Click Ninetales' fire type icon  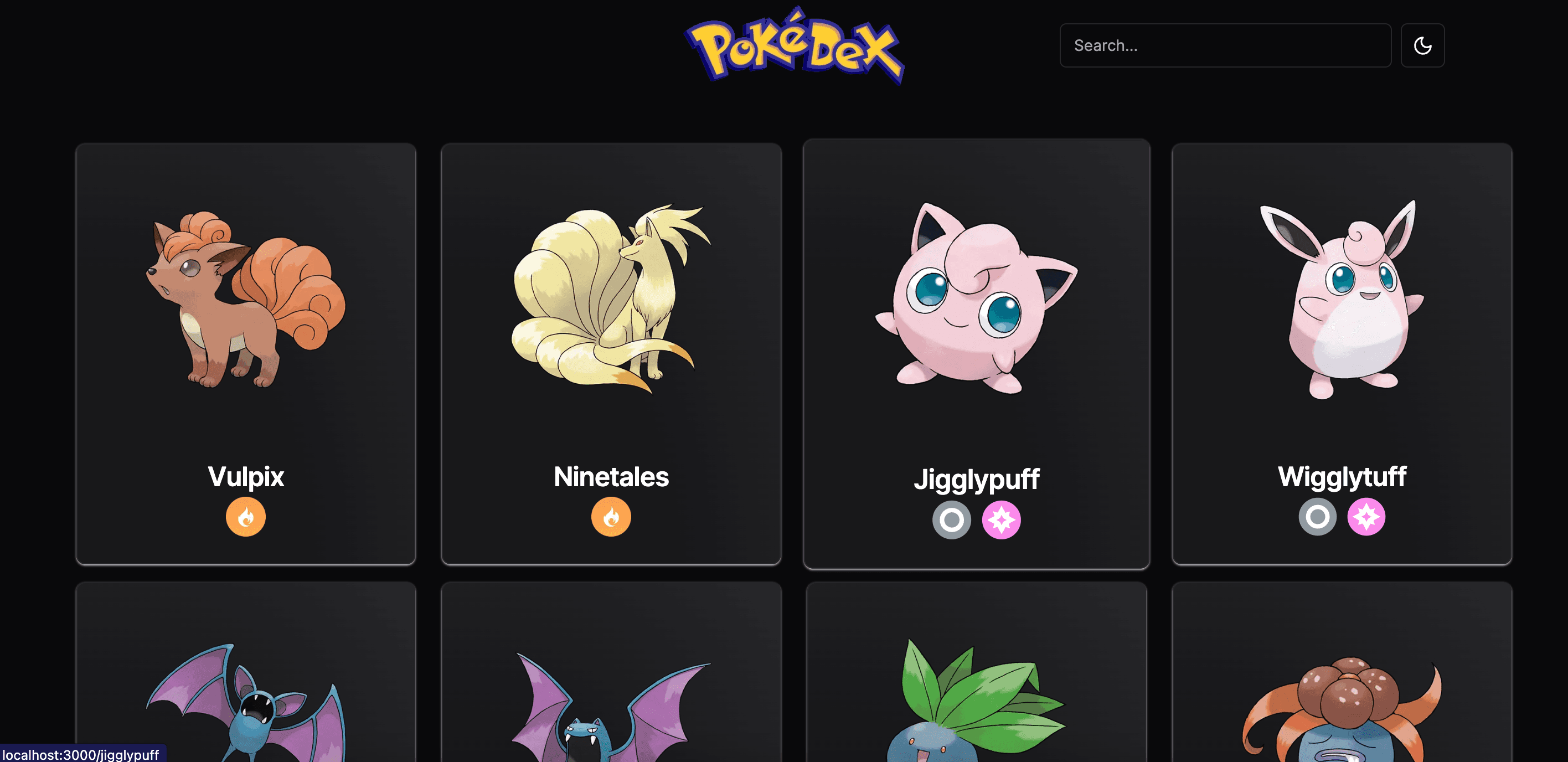click(611, 517)
